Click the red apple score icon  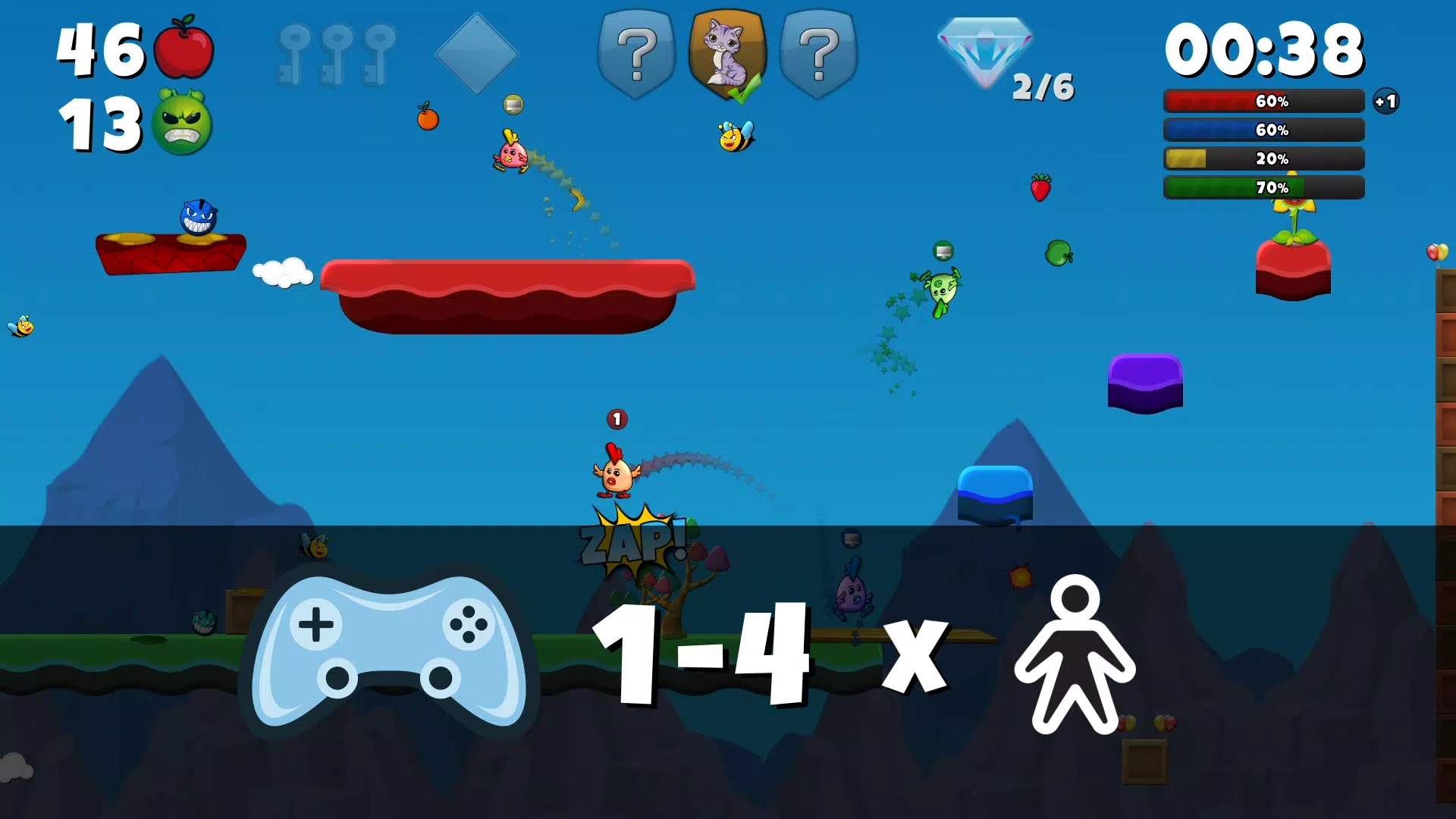tap(184, 51)
